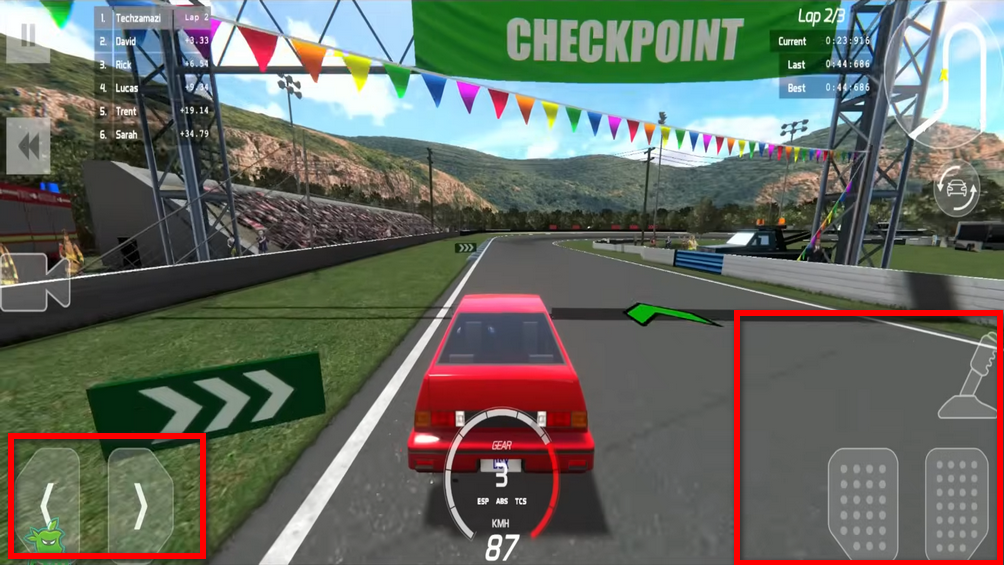This screenshot has height=565, width=1004.
Task: Tap the car reset icon with circular arrows
Action: [x=957, y=189]
